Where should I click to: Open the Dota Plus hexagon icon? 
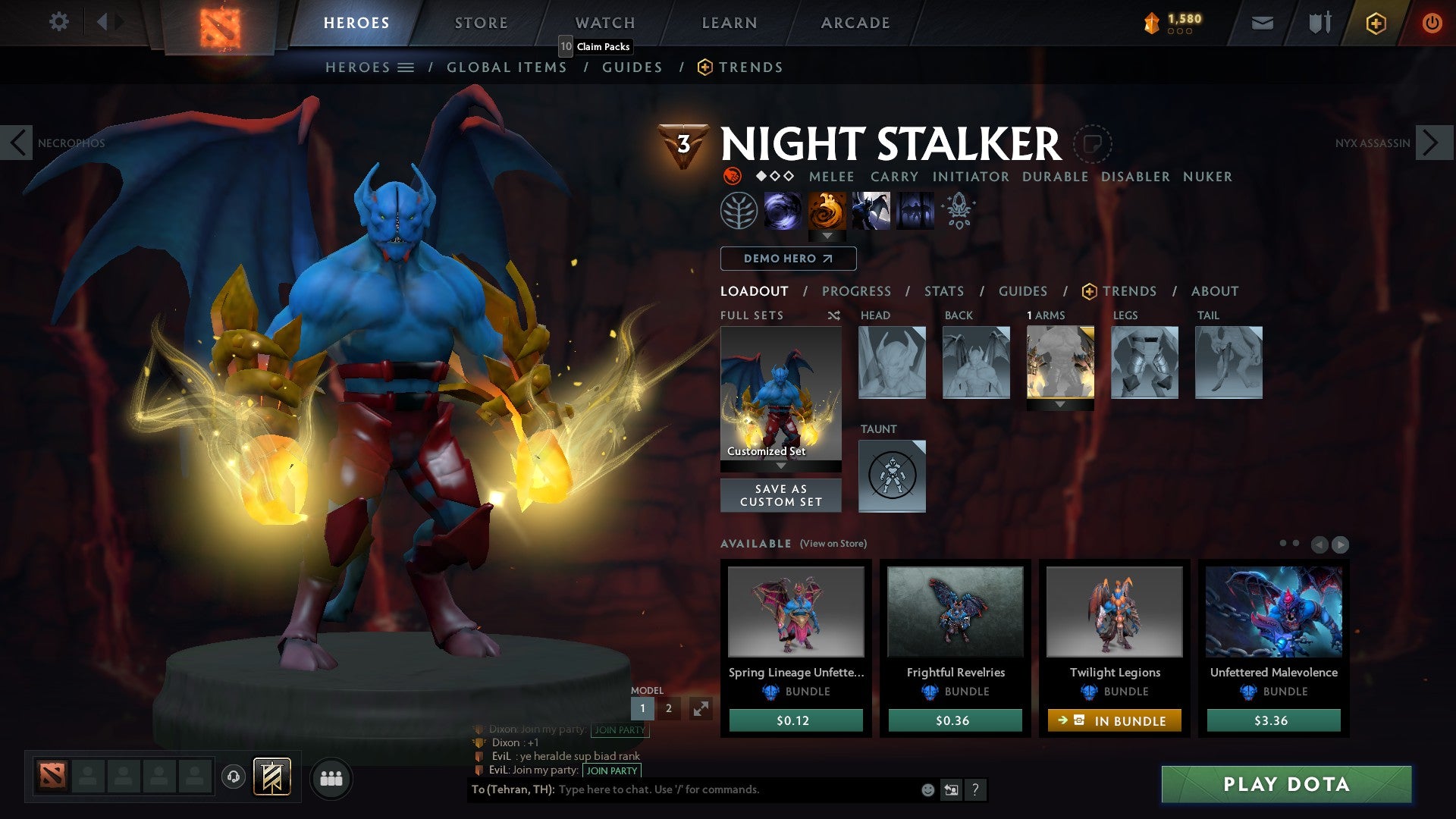(1375, 23)
